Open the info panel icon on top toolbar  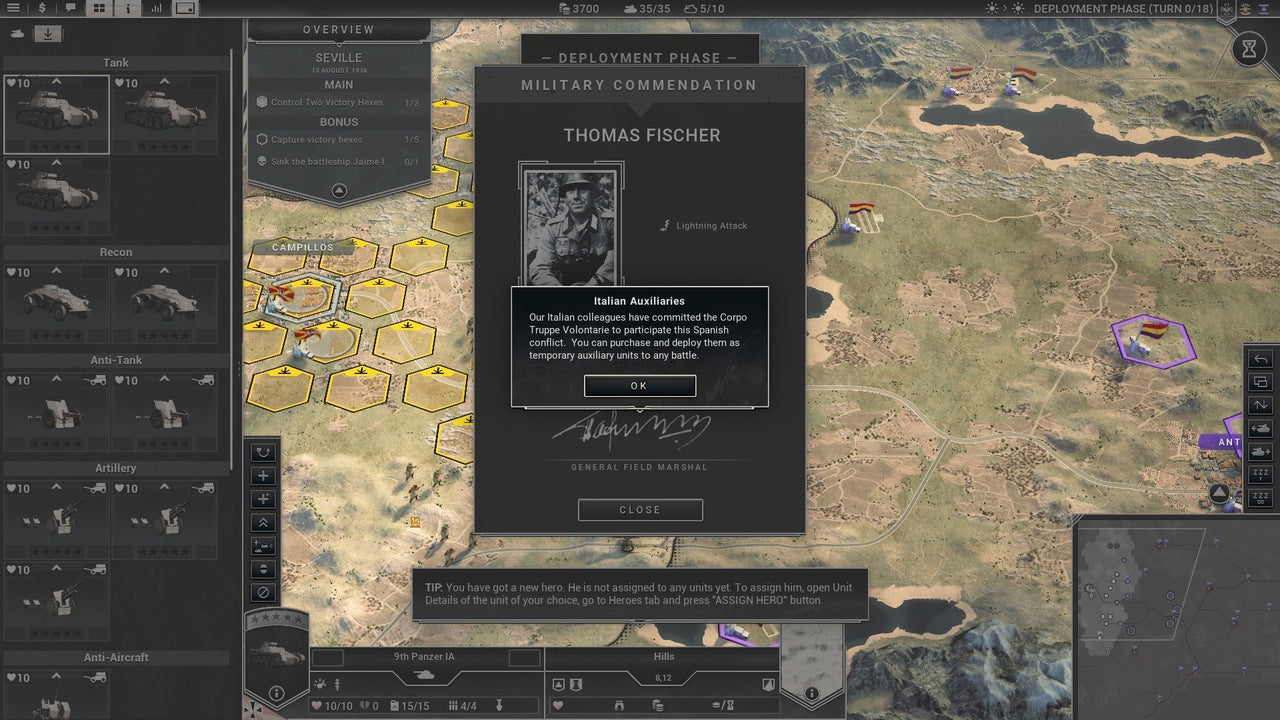[127, 8]
